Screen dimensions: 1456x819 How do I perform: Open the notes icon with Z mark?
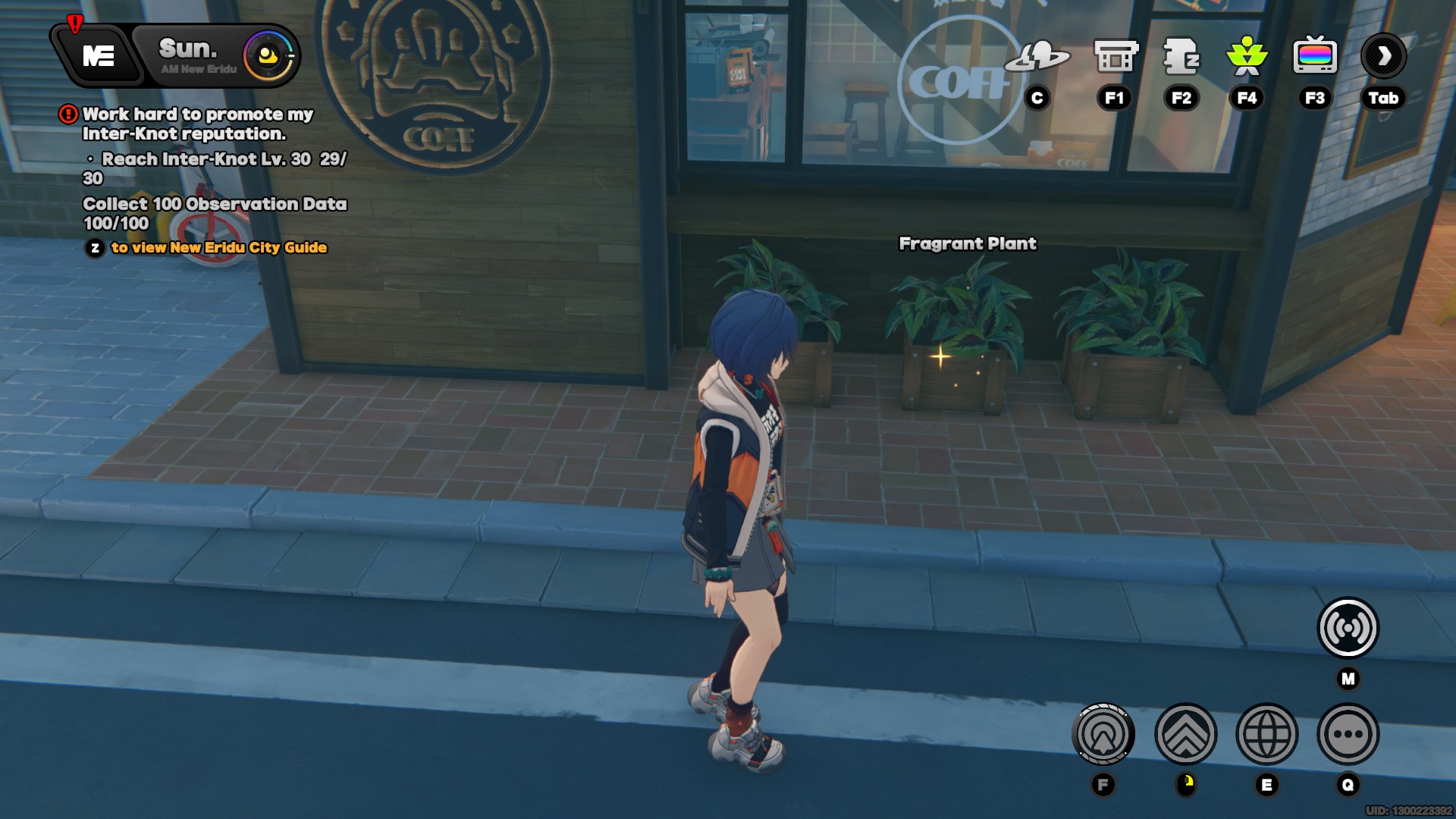(1181, 56)
